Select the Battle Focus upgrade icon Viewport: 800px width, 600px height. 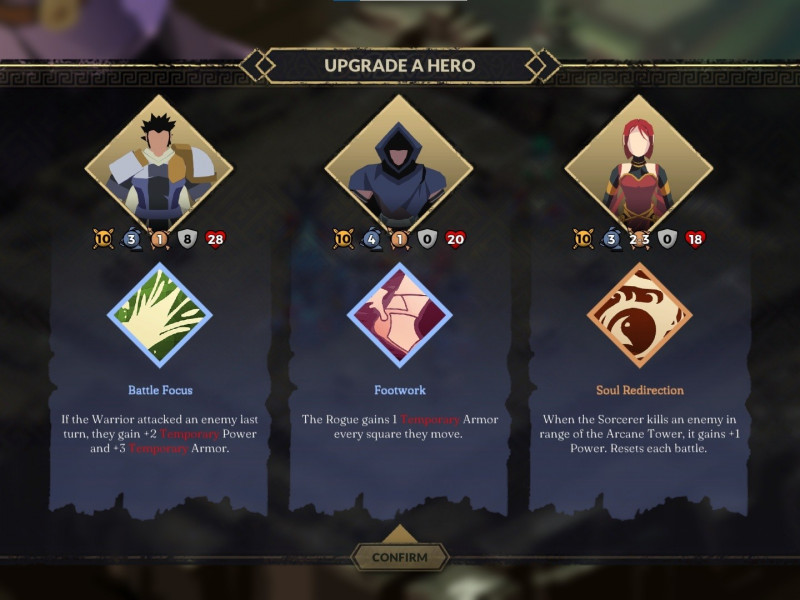(159, 315)
